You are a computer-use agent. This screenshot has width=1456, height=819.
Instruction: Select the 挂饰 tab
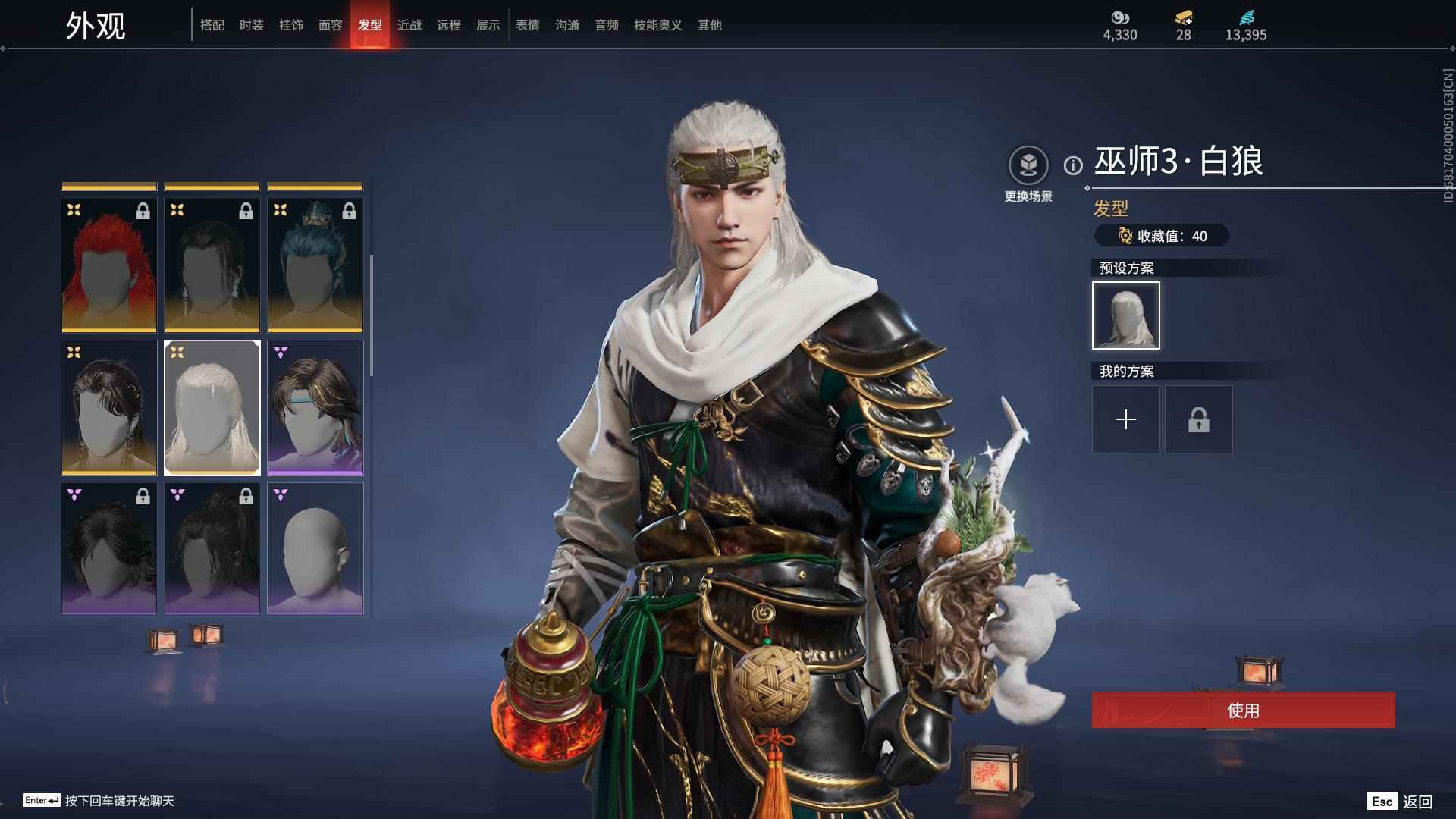(x=291, y=25)
